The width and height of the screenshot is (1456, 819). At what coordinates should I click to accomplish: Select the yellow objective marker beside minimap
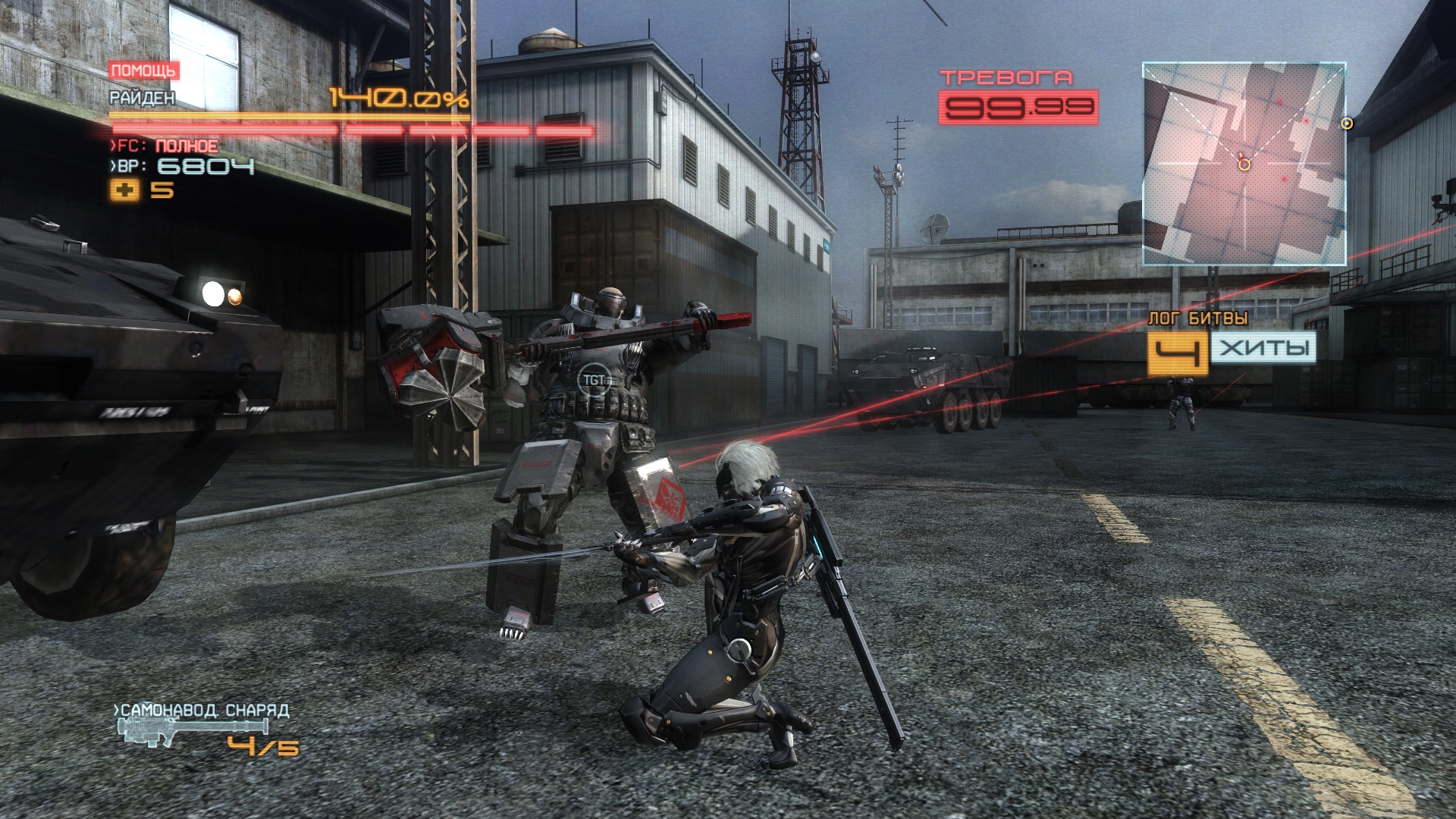pyautogui.click(x=1347, y=123)
